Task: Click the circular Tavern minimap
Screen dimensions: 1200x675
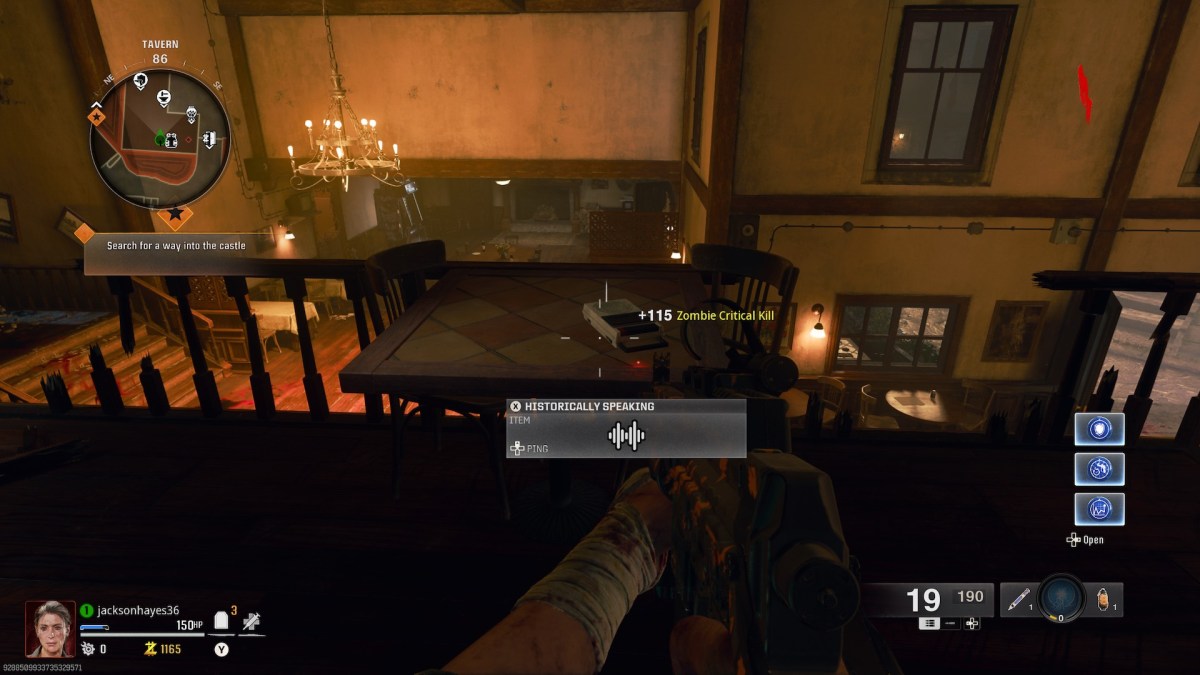Action: (x=160, y=139)
